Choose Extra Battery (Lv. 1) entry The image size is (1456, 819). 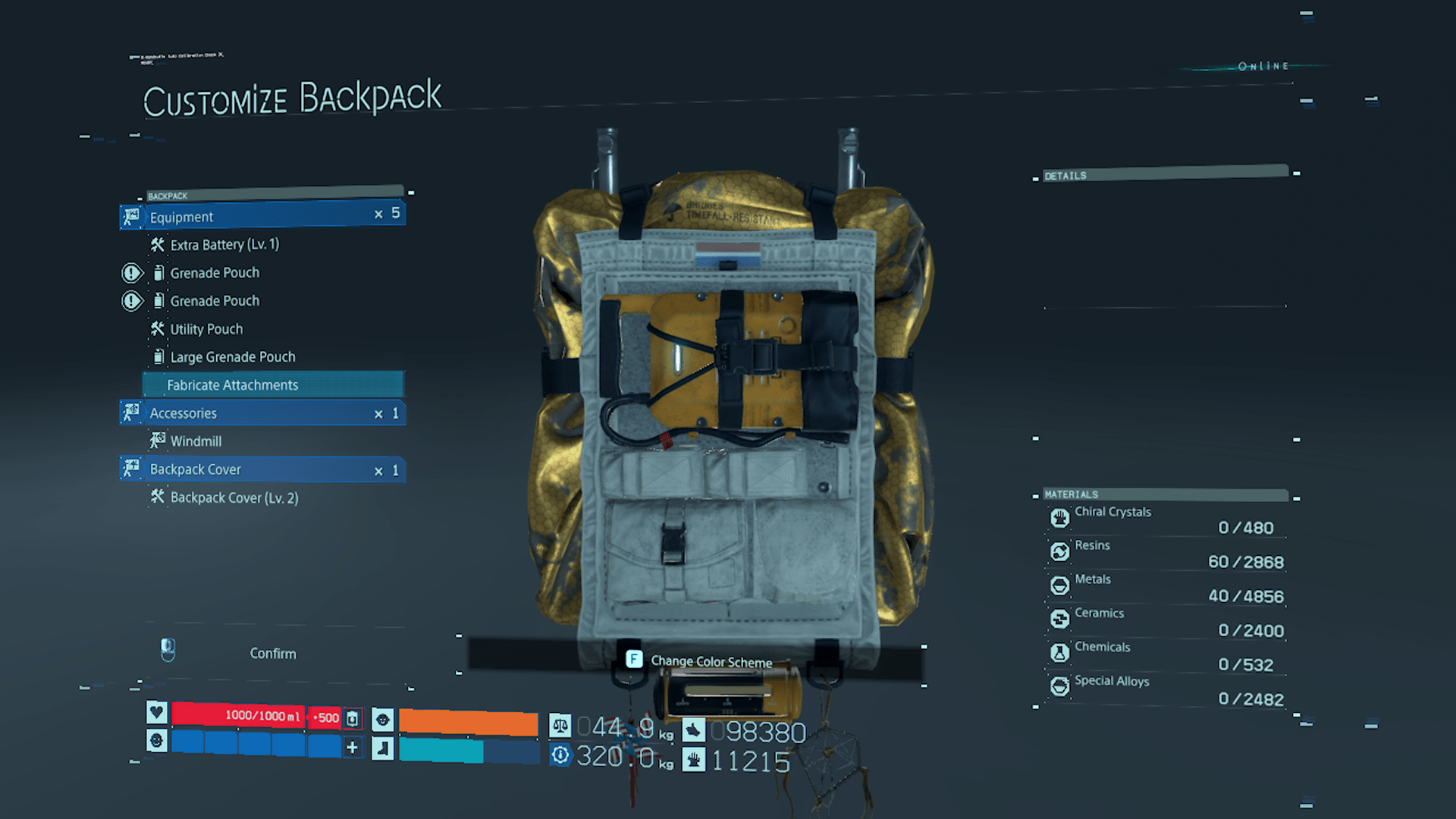tap(224, 245)
